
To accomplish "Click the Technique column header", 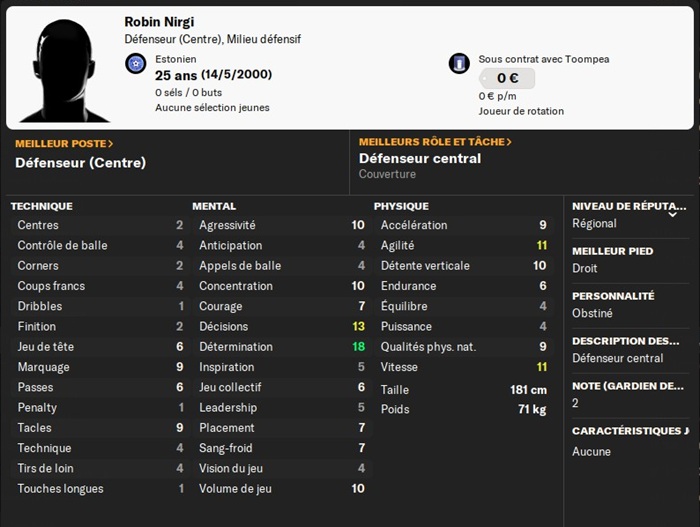I will 41,206.
